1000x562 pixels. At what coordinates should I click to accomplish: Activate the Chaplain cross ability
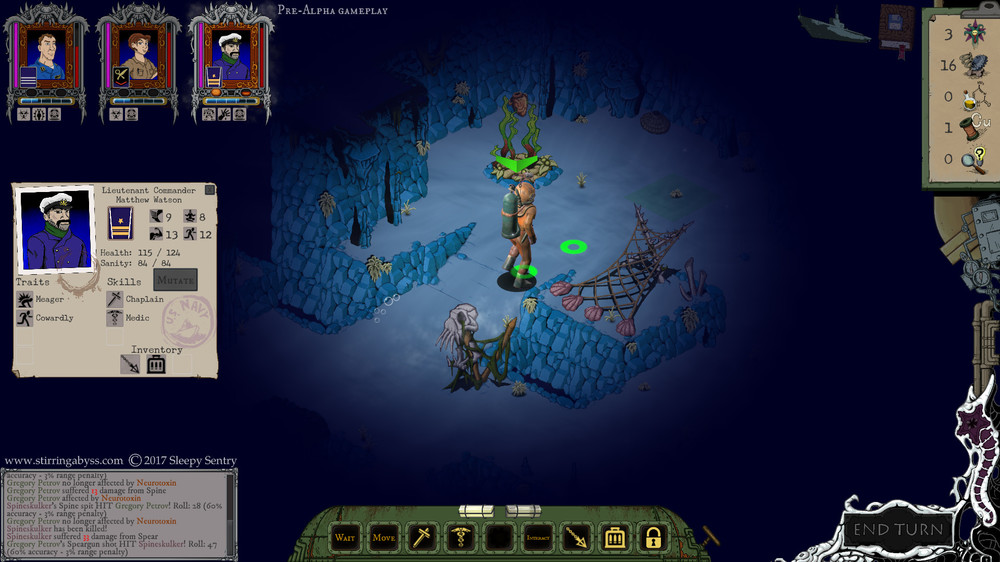point(422,538)
